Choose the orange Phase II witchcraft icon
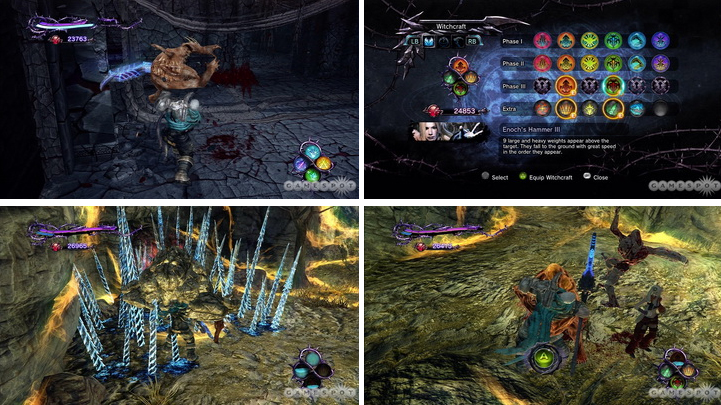The image size is (721, 405). [565, 64]
